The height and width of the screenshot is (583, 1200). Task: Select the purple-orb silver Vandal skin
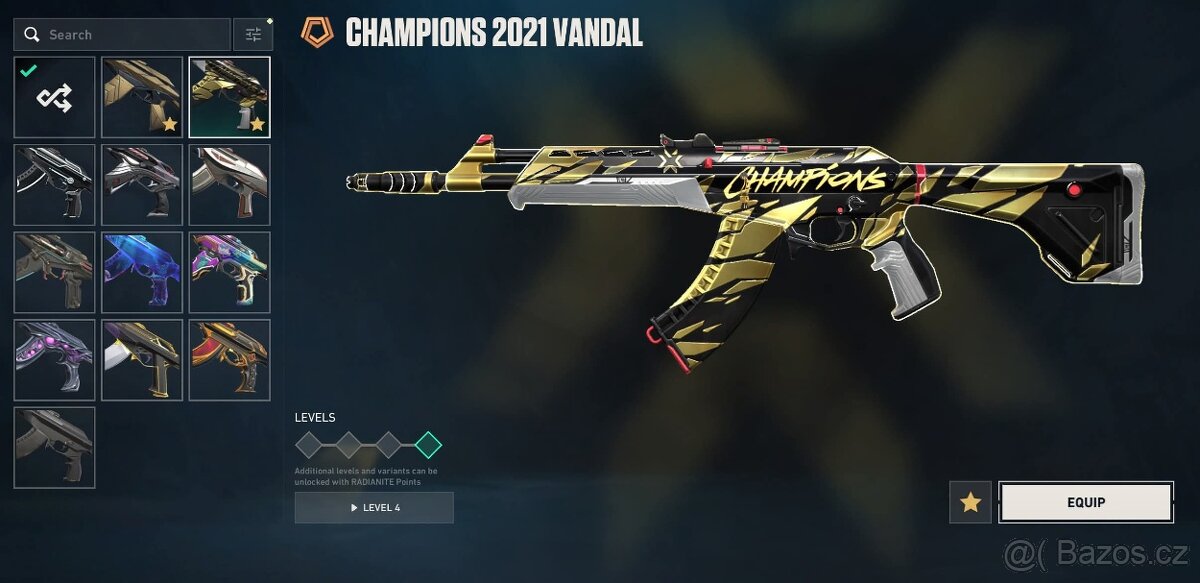[55, 359]
